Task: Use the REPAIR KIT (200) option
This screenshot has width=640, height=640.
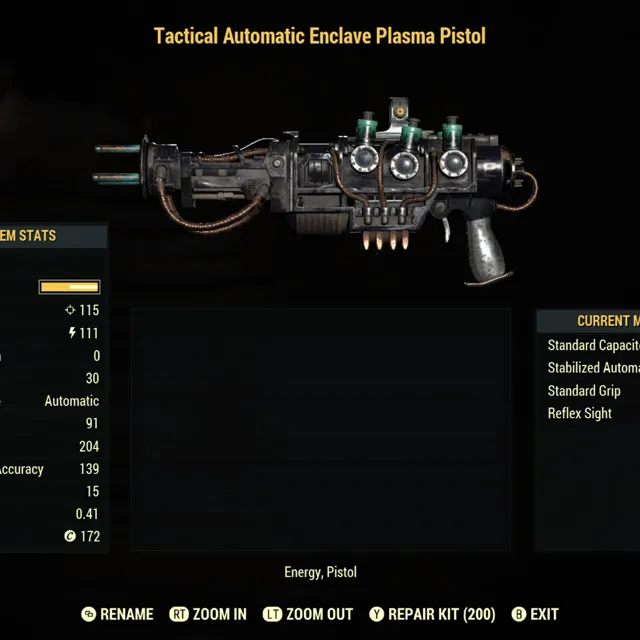Action: click(432, 614)
